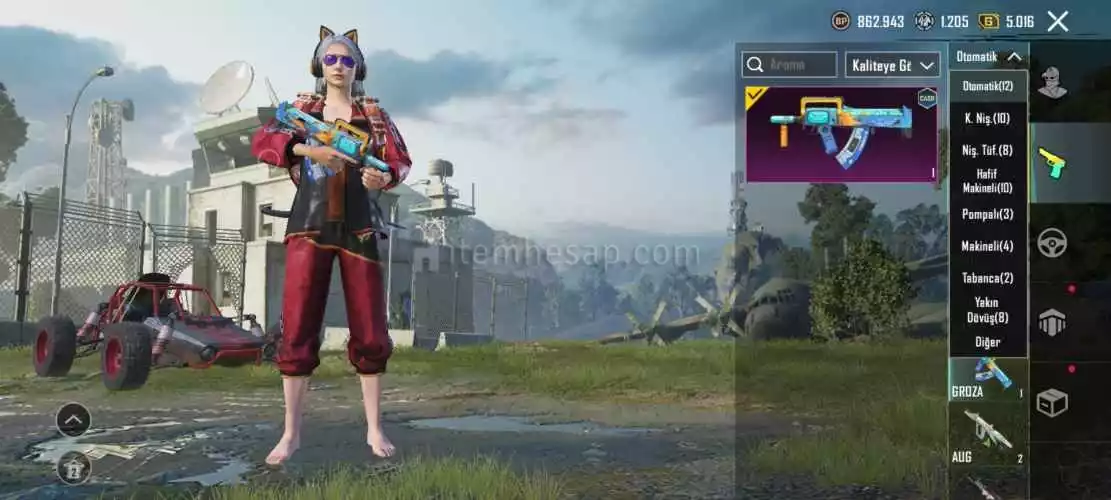Screen dimensions: 1111x500
Task: Select the Groza skin thumbnail card
Action: click(x=842, y=134)
